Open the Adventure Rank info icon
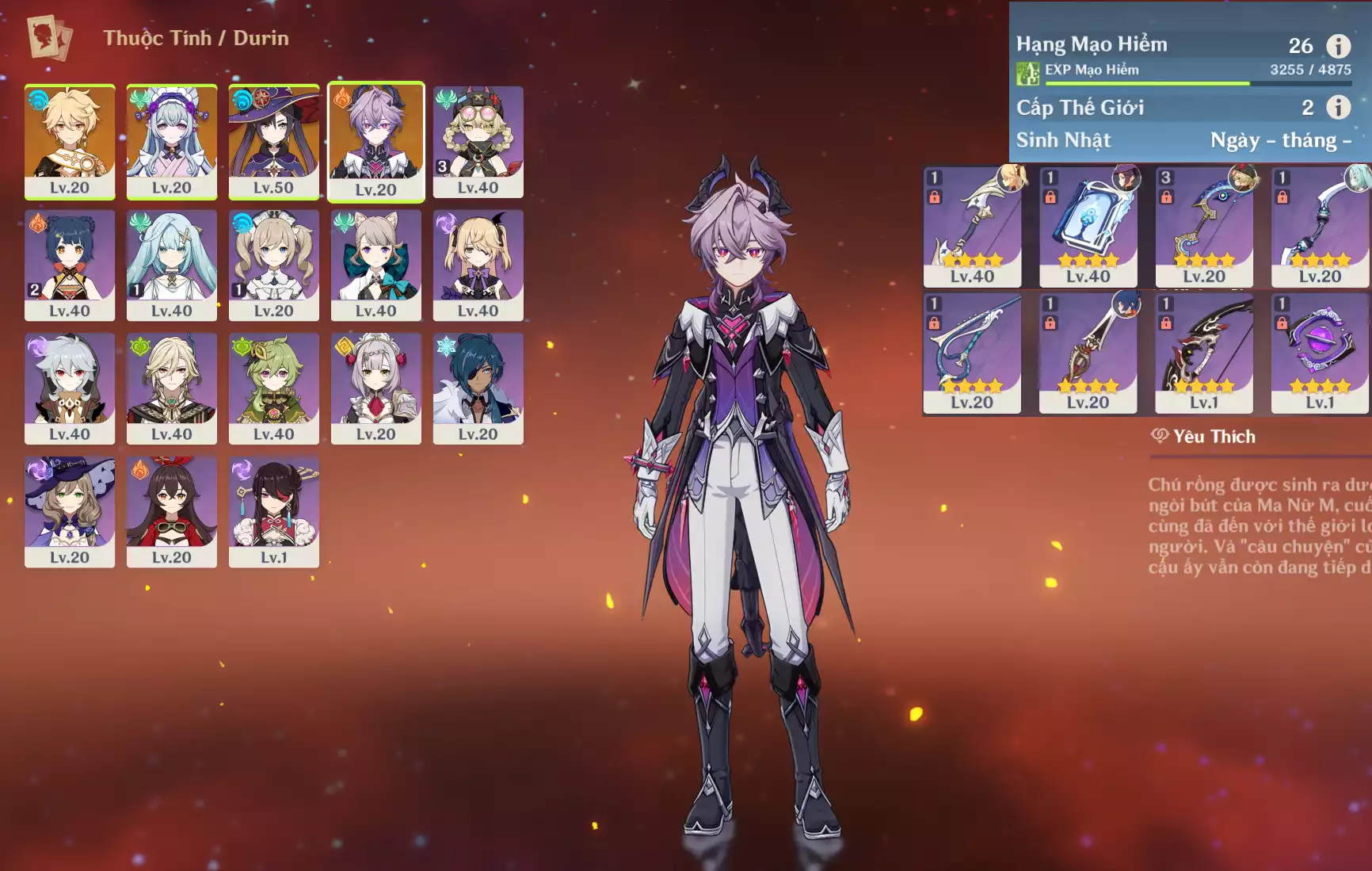The image size is (1372, 871). point(1338,46)
